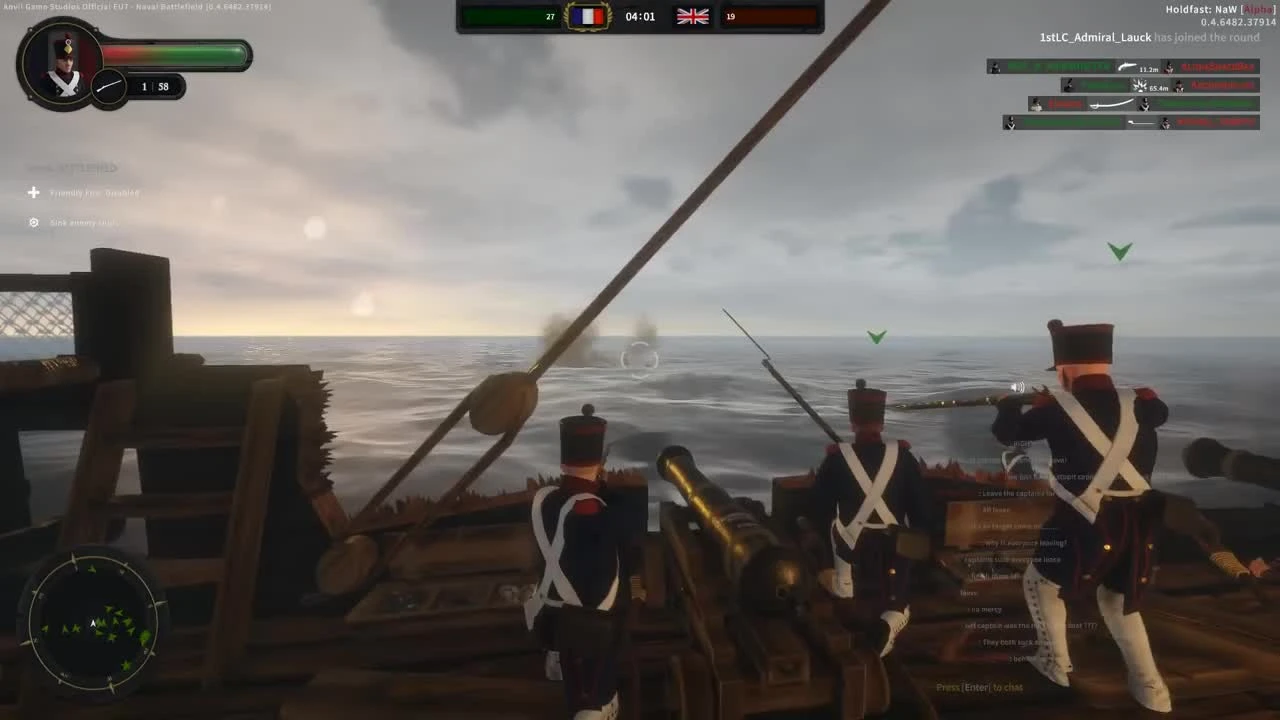Open the compass minimap in the bottom left
Screen dimensions: 1280x720
coord(93,622)
